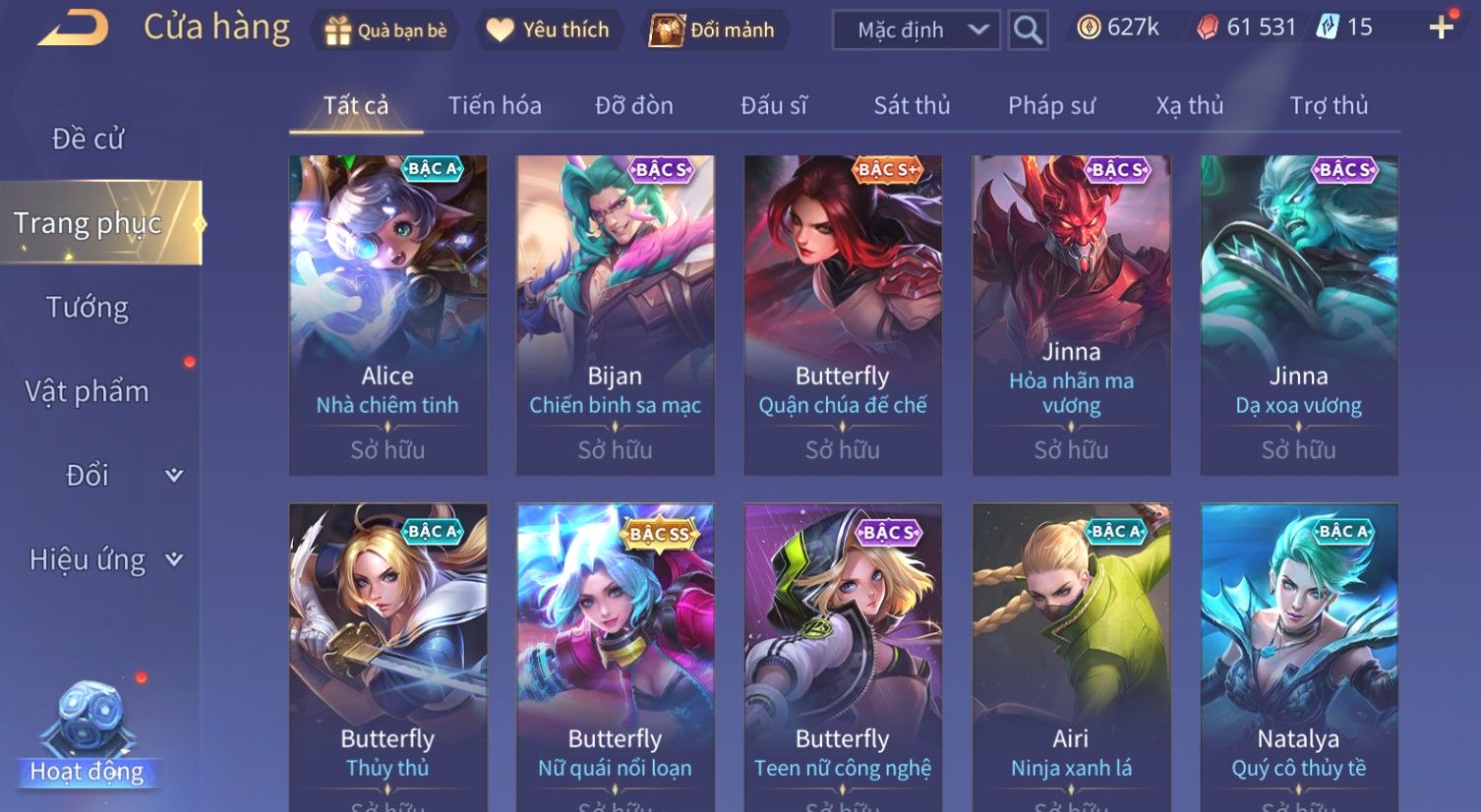Go back using the arrow button
This screenshot has width=1481, height=812.
(x=73, y=29)
